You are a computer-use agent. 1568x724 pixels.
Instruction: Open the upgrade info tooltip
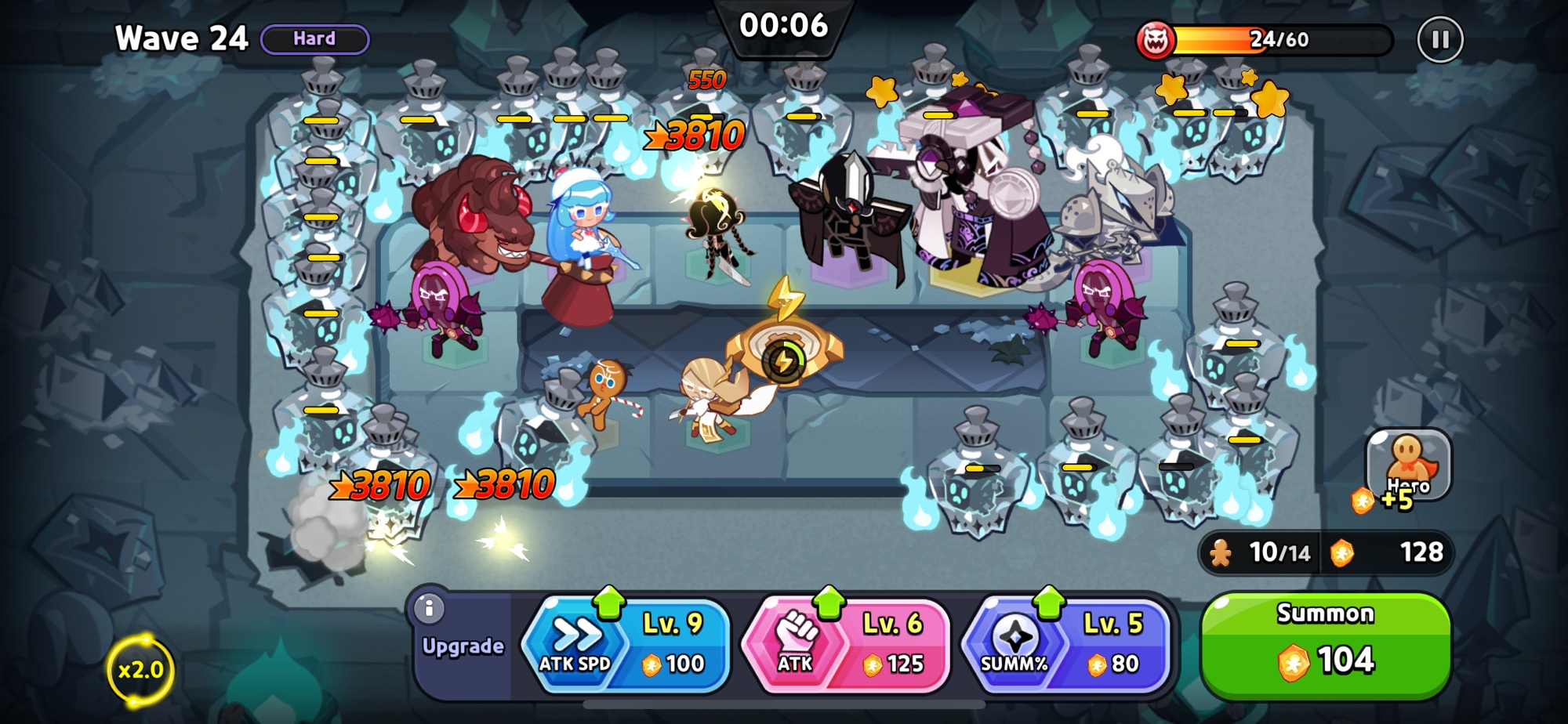(x=429, y=608)
